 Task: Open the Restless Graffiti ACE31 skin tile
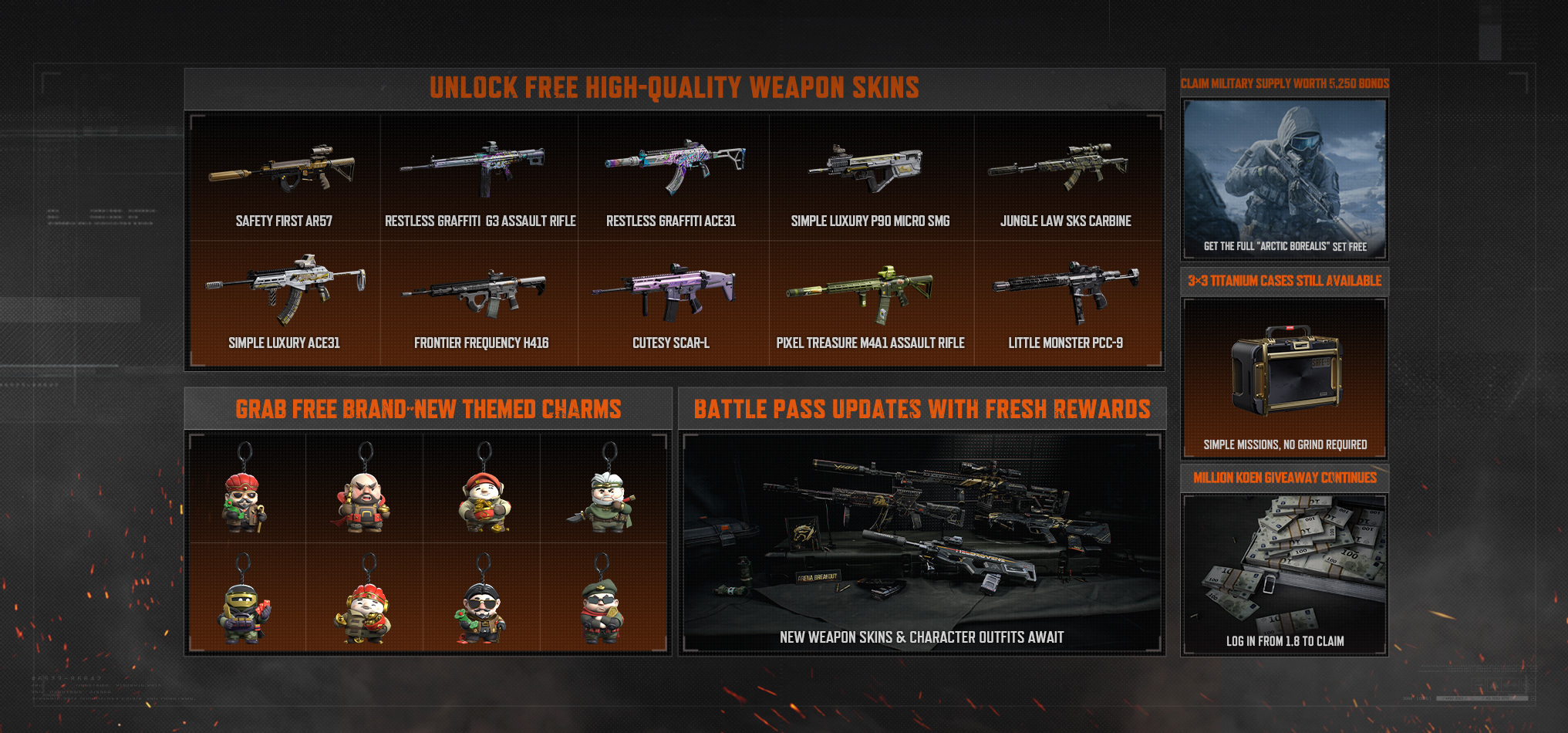(x=672, y=179)
